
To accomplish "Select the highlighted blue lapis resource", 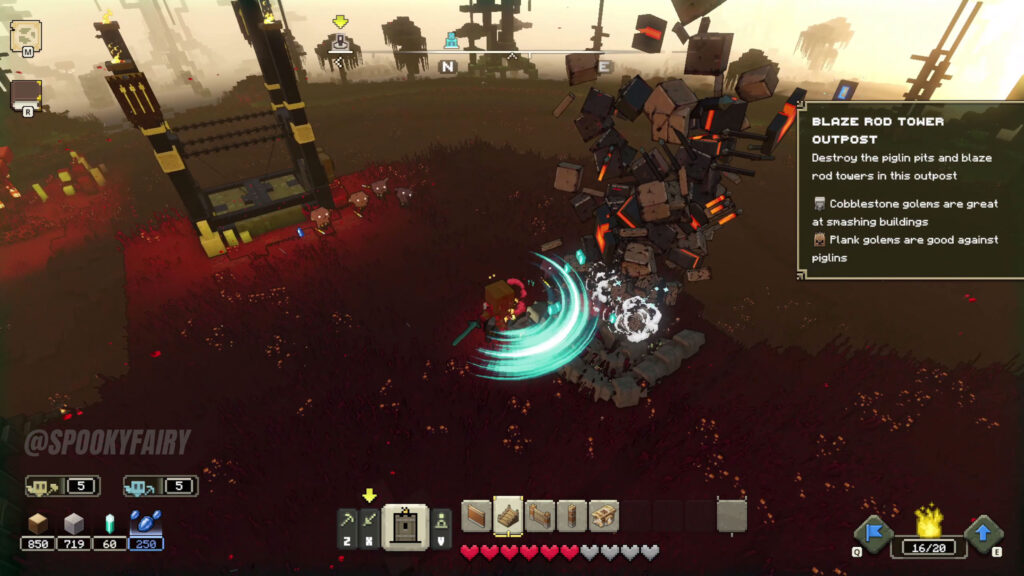I will pyautogui.click(x=146, y=523).
